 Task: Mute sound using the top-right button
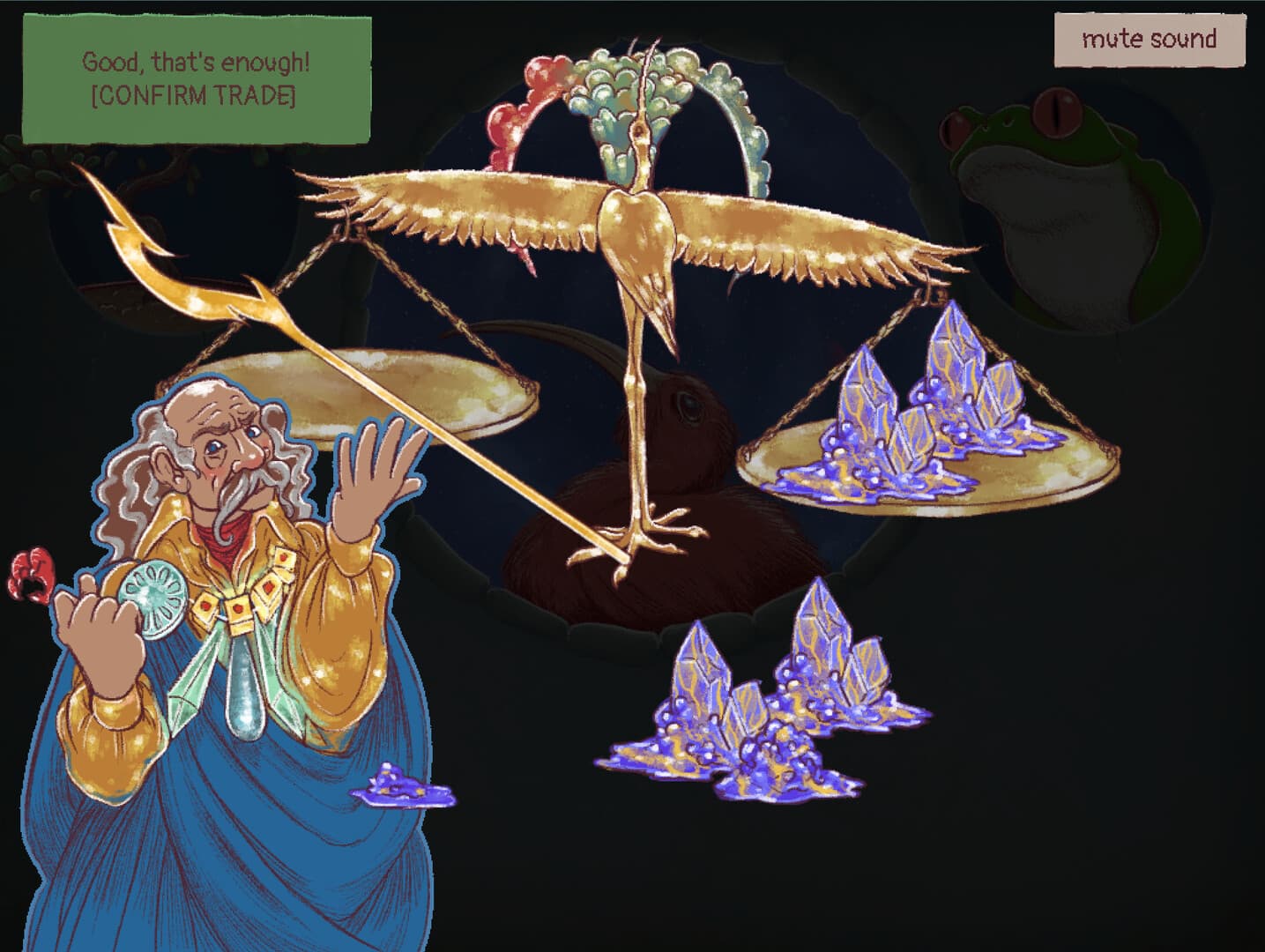[1149, 39]
